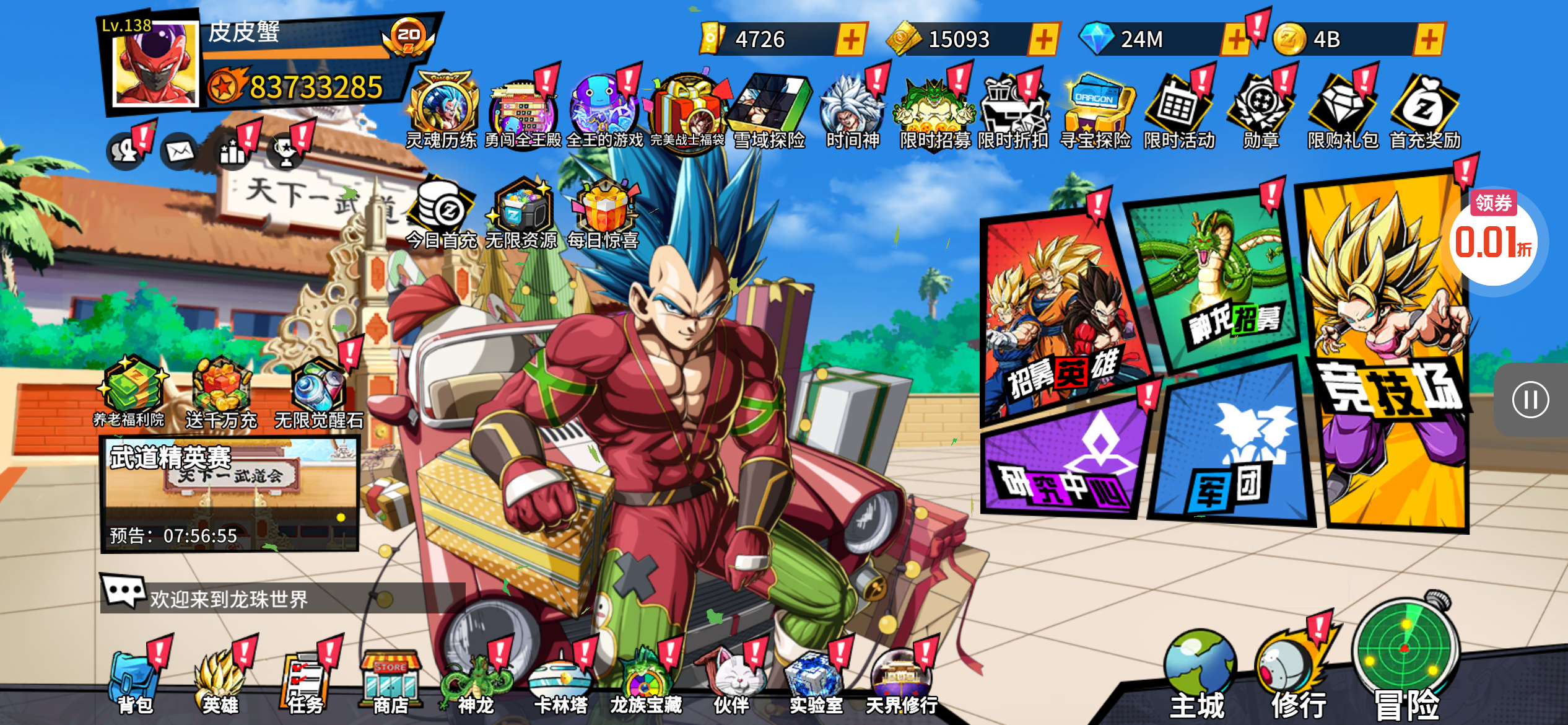Open the 军团 legion panel
The image size is (1568, 725).
point(1232,446)
